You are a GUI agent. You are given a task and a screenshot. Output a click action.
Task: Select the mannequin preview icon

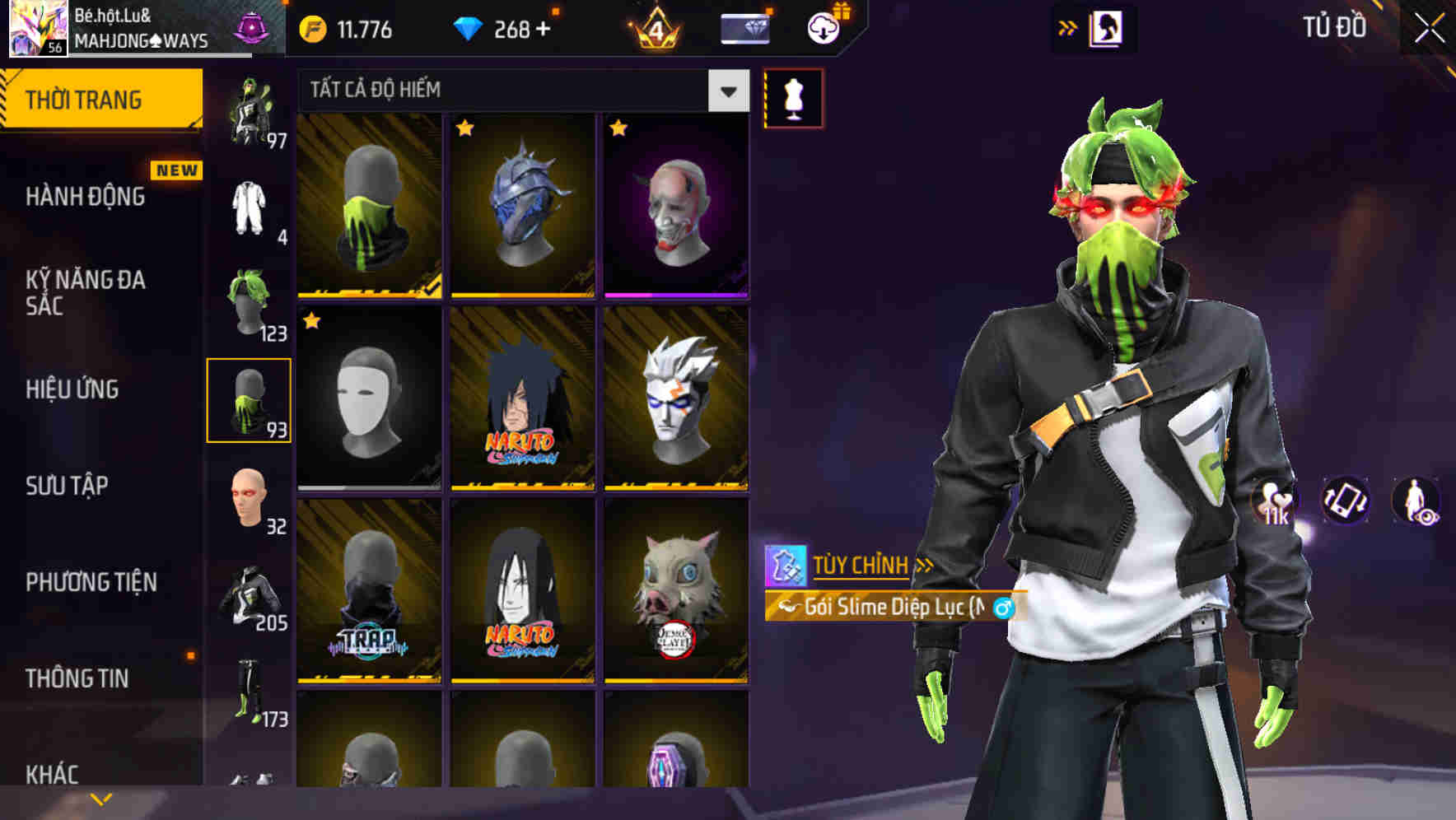point(793,97)
